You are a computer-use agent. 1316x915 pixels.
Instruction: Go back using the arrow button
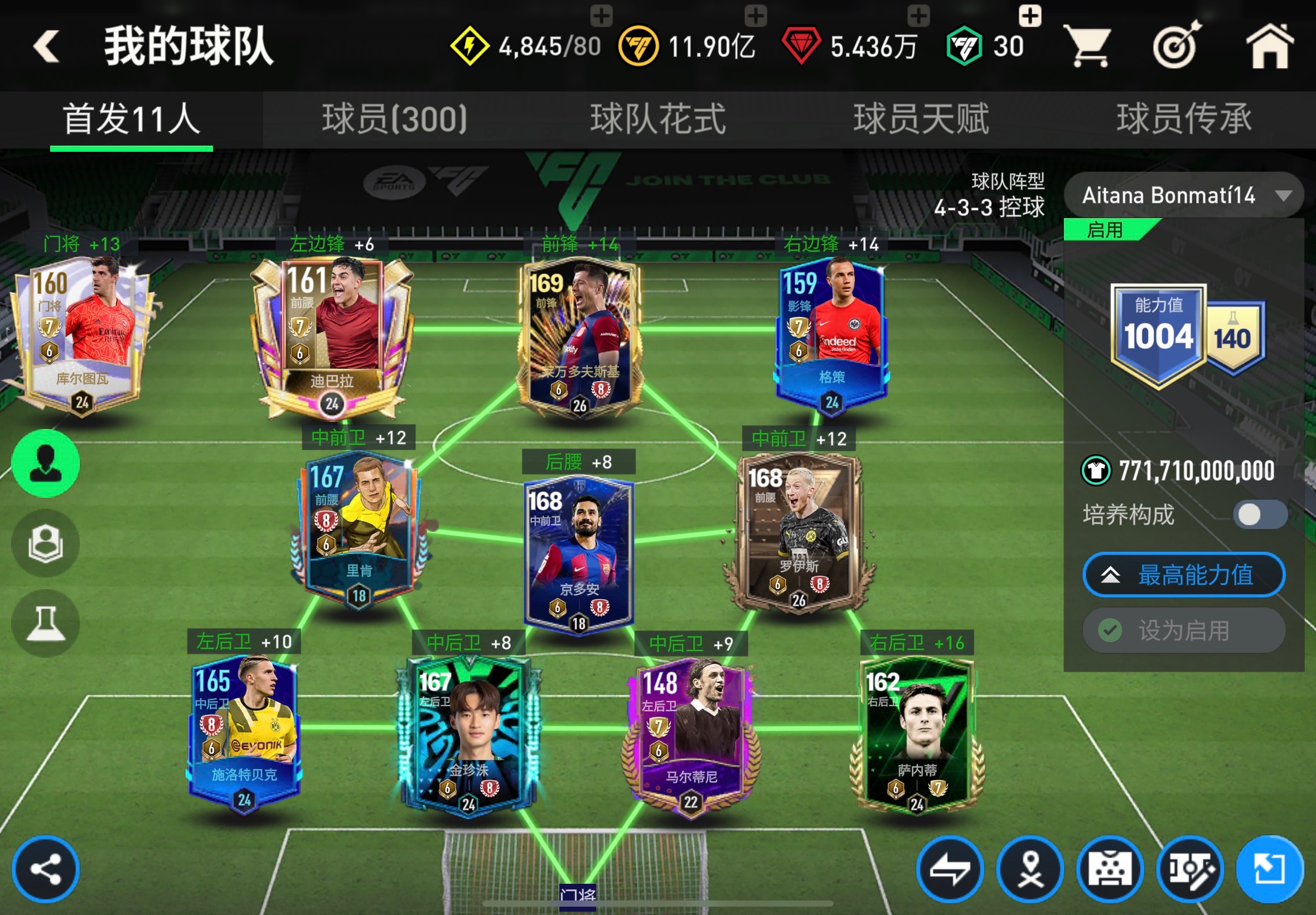click(46, 46)
